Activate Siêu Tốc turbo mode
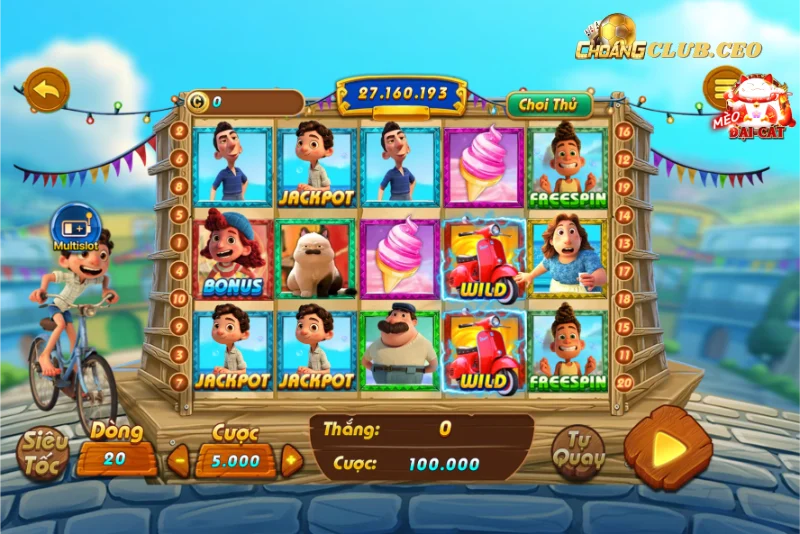 click(42, 453)
